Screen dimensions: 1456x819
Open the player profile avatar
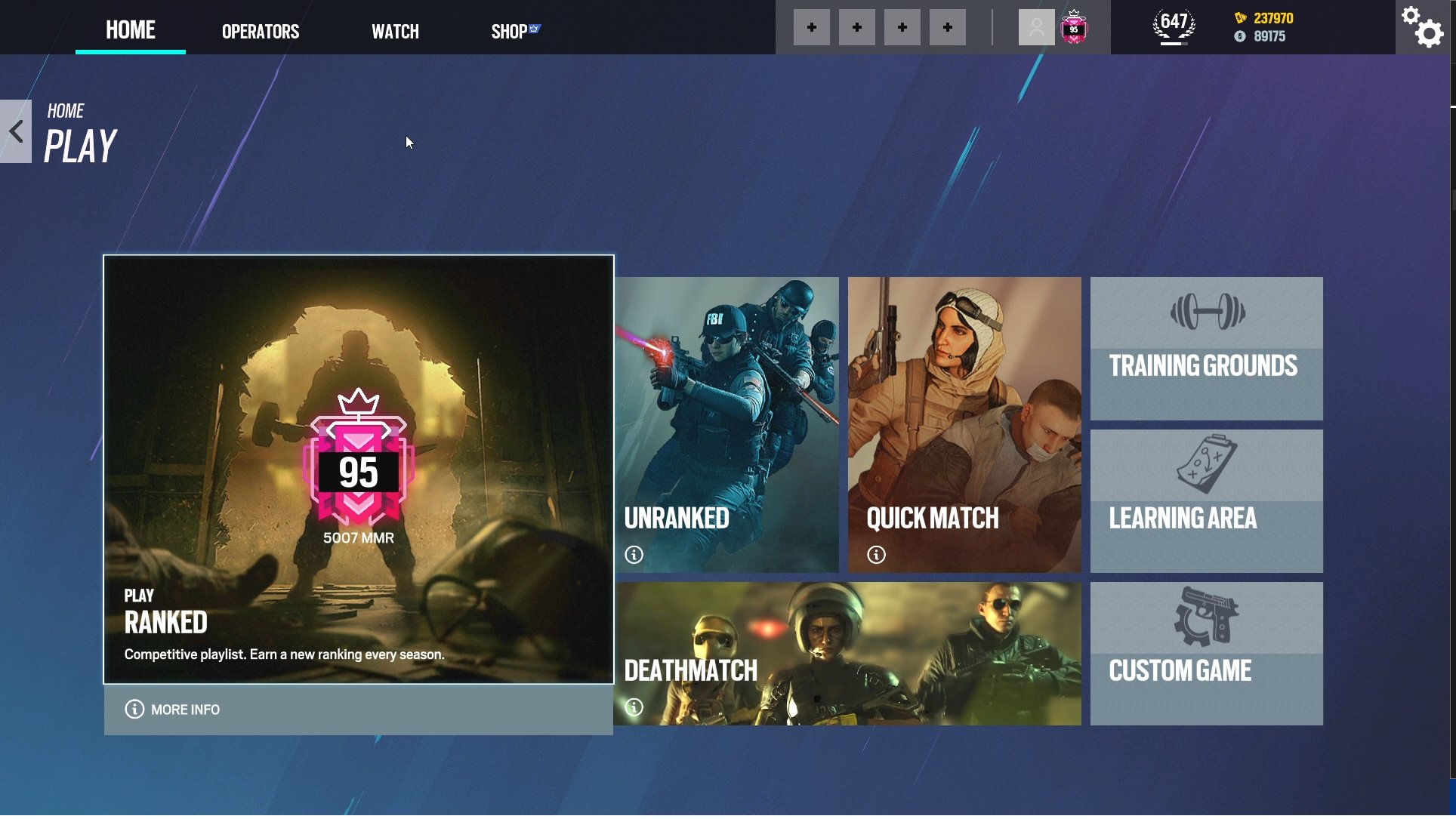[x=1035, y=27]
